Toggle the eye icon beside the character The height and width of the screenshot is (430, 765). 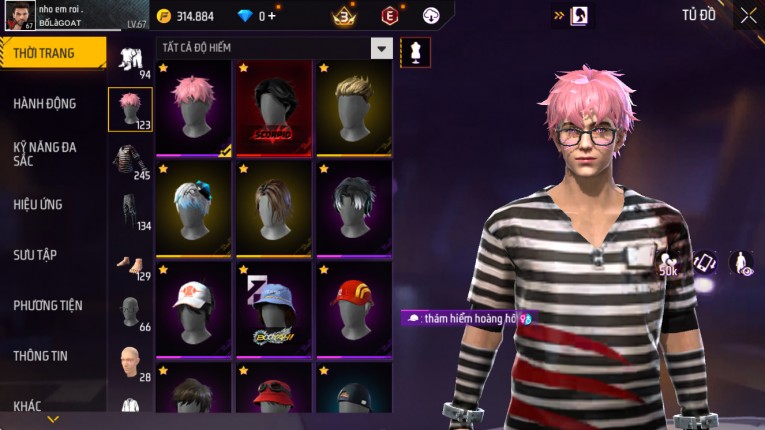tap(741, 263)
